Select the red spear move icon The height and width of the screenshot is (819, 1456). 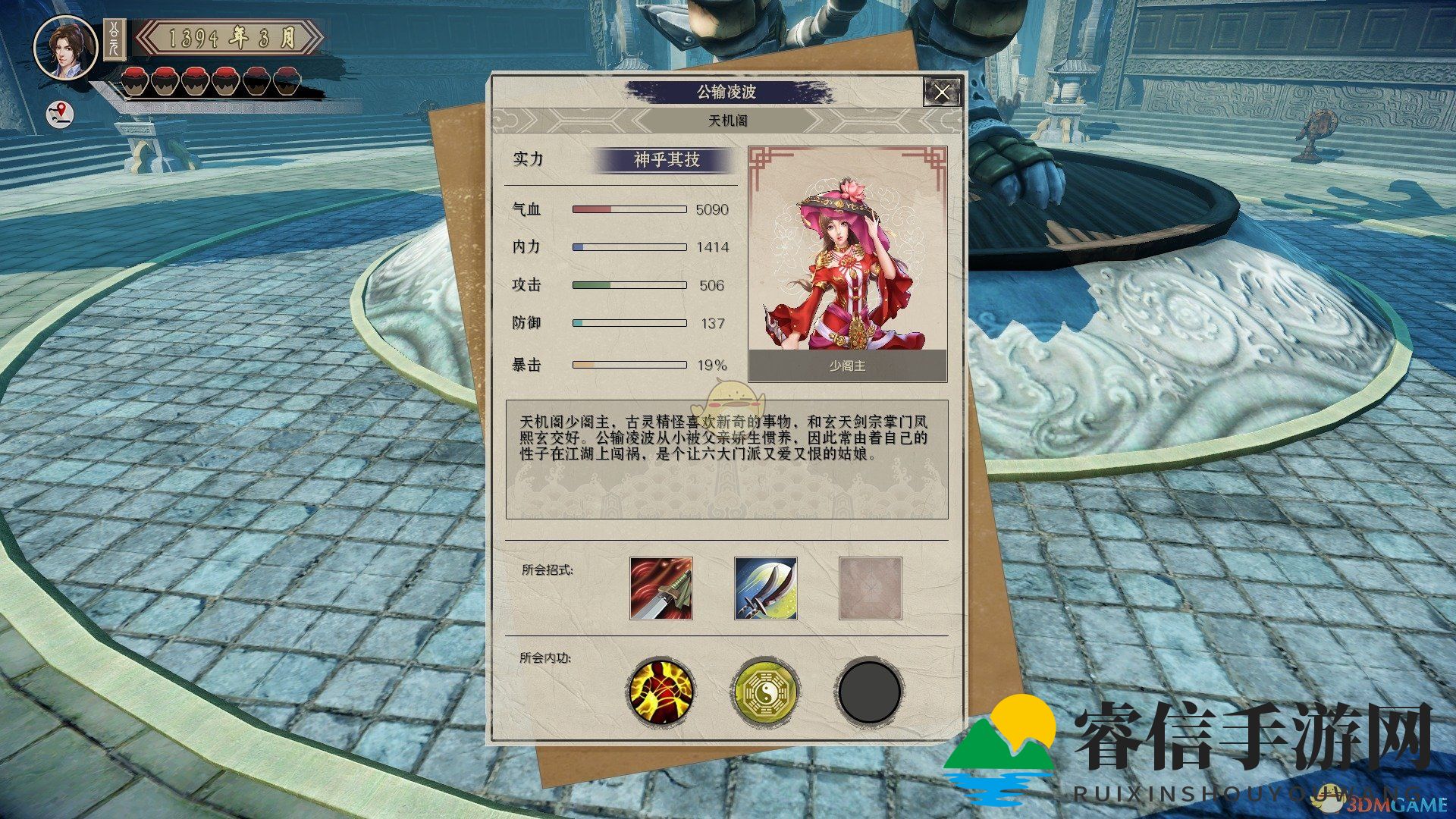pos(661,588)
